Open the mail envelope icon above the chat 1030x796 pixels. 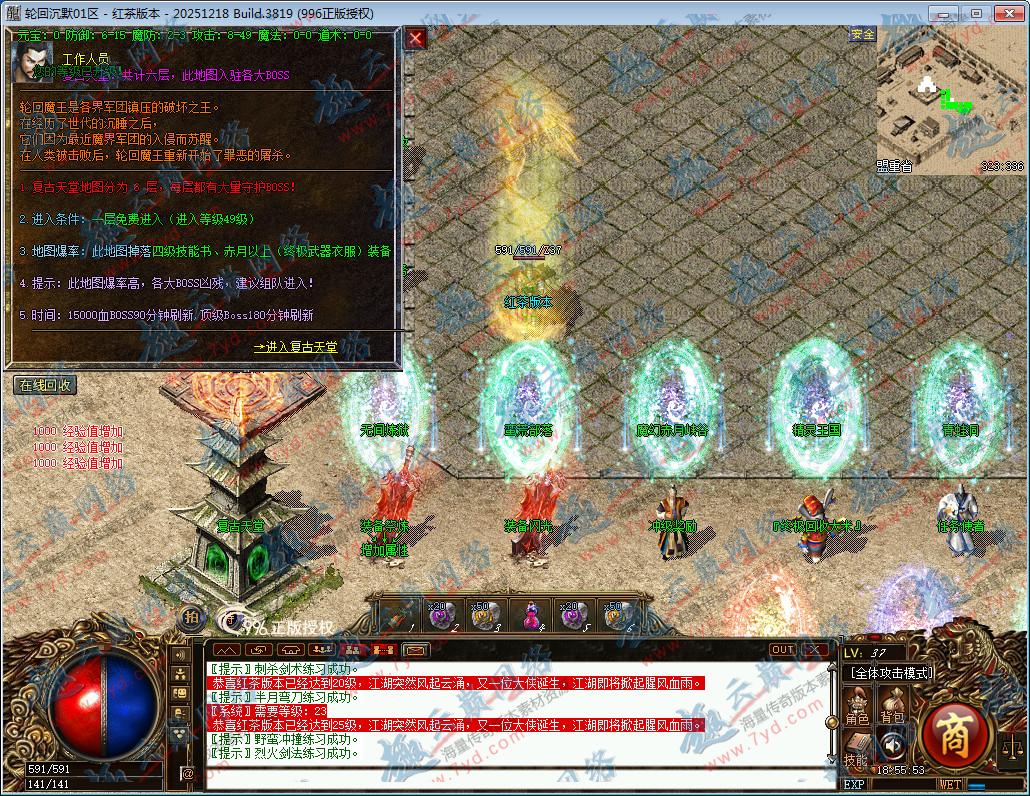coord(417,650)
